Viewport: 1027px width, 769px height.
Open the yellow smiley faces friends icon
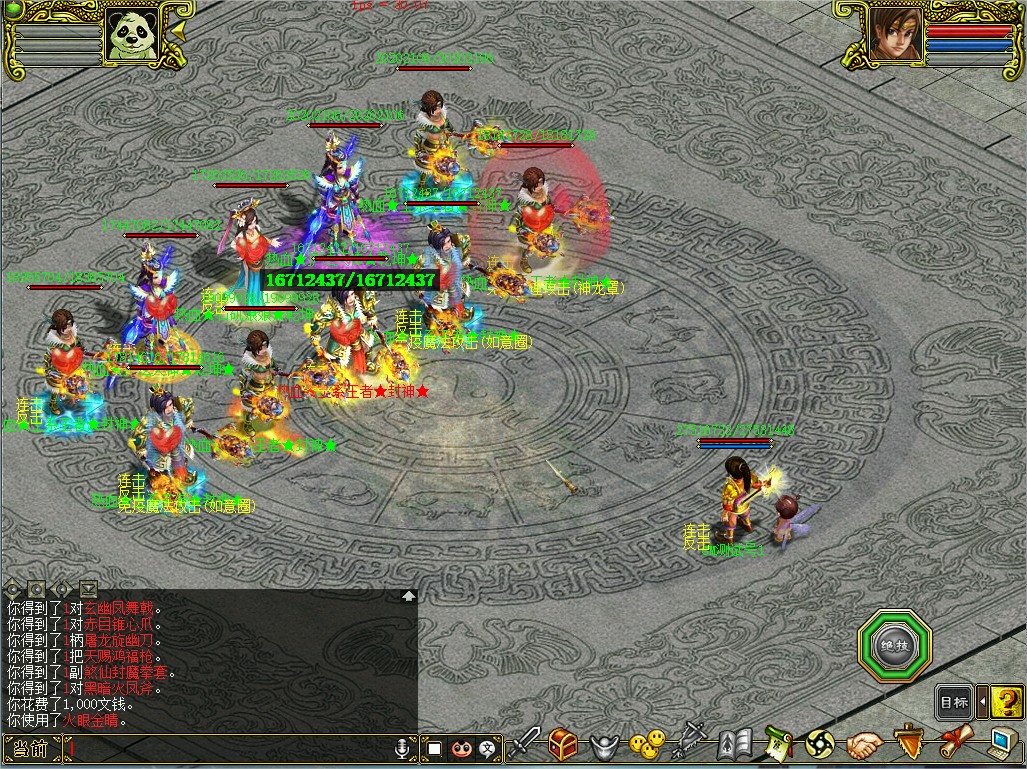click(647, 745)
